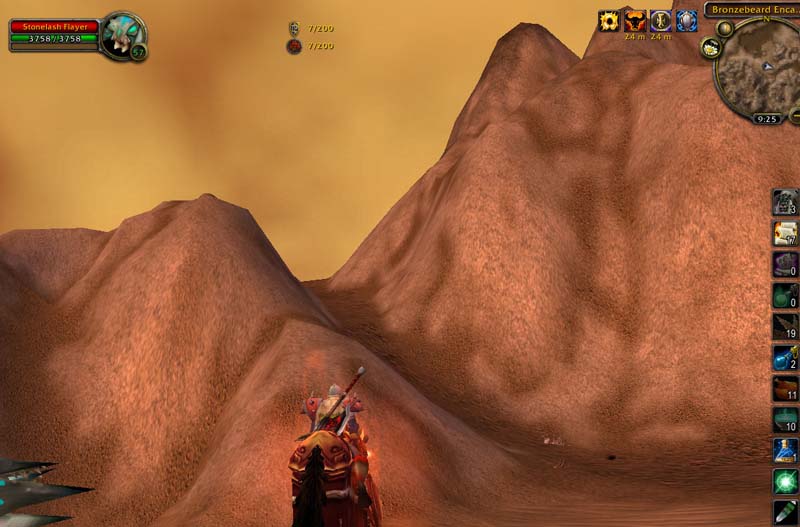Click the Stonelash Flayer target portrait
Image resolution: width=800 pixels, height=527 pixels.
pyautogui.click(x=122, y=35)
